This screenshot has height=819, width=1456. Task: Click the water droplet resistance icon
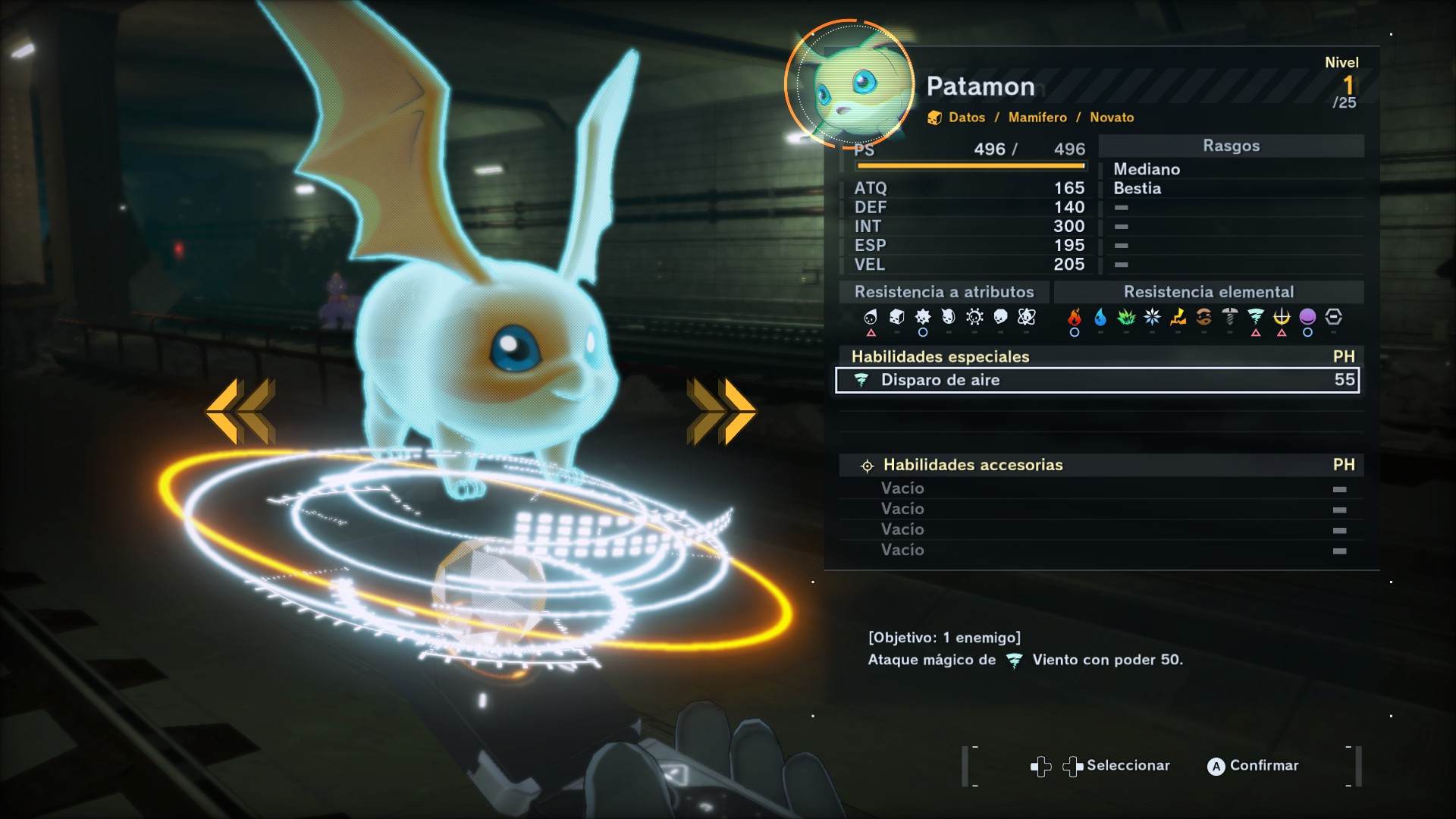(1099, 318)
